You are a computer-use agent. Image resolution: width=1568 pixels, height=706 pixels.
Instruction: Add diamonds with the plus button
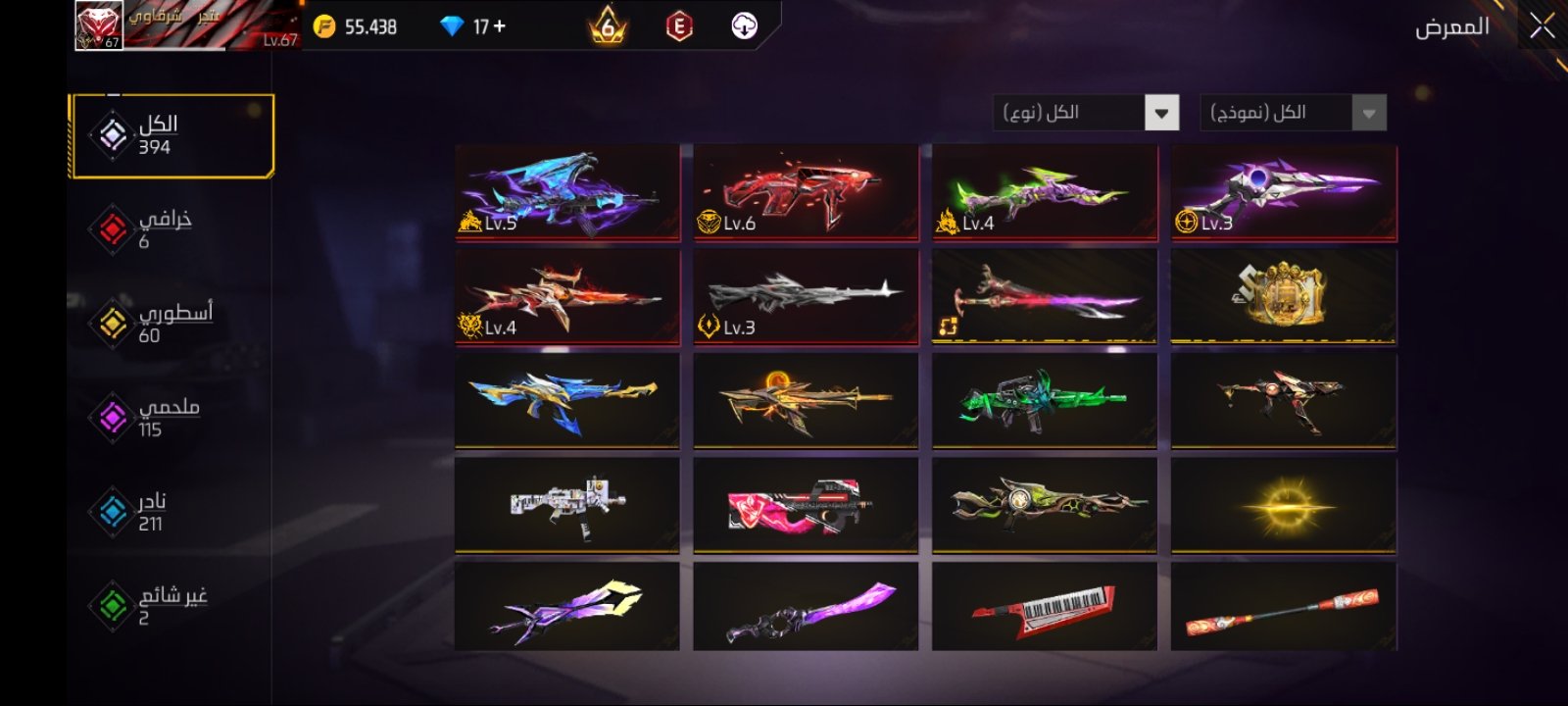coord(500,26)
